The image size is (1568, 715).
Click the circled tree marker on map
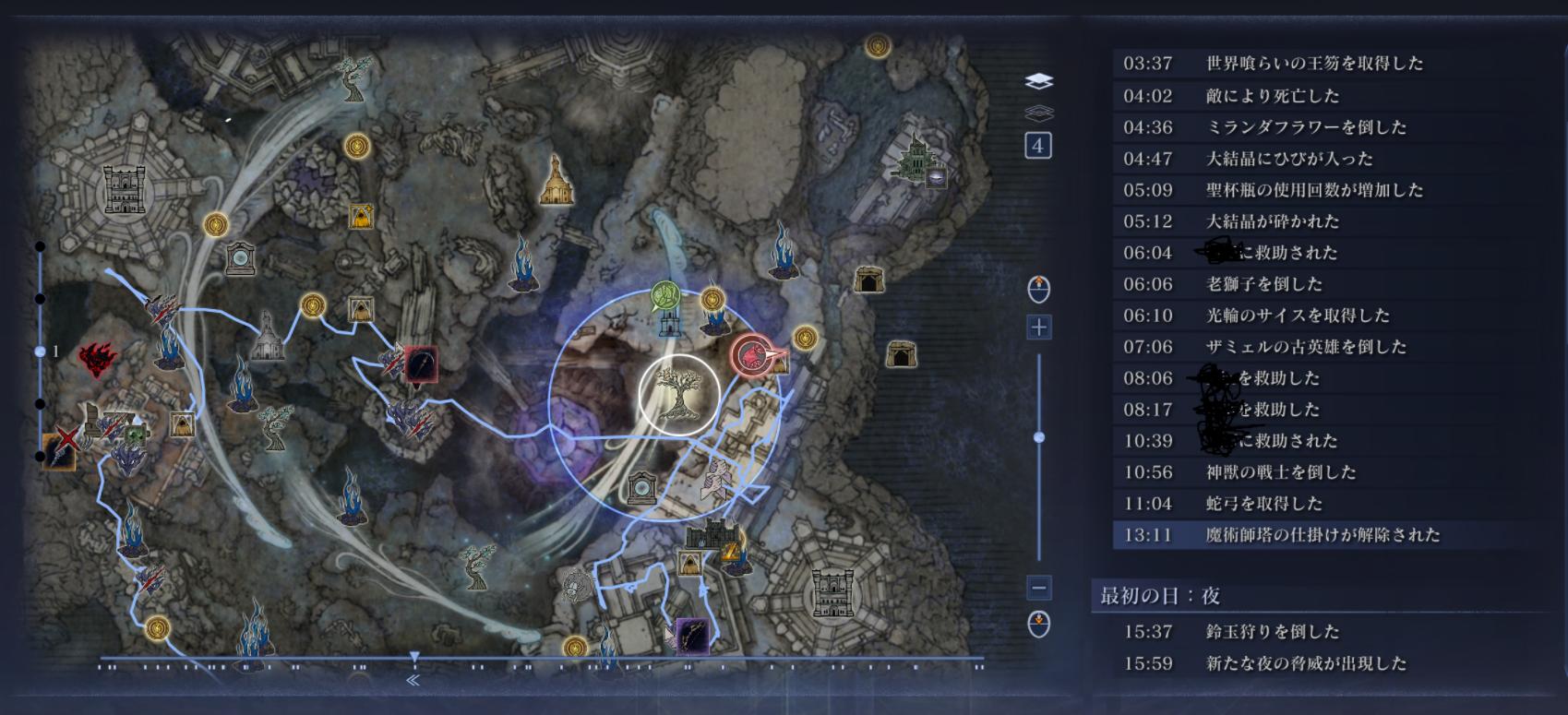coord(679,394)
